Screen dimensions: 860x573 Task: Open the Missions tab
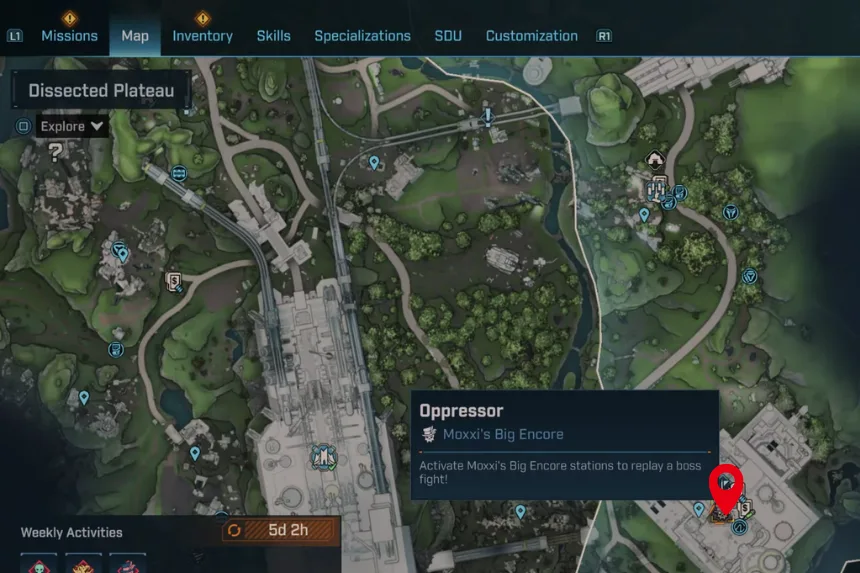coord(69,36)
